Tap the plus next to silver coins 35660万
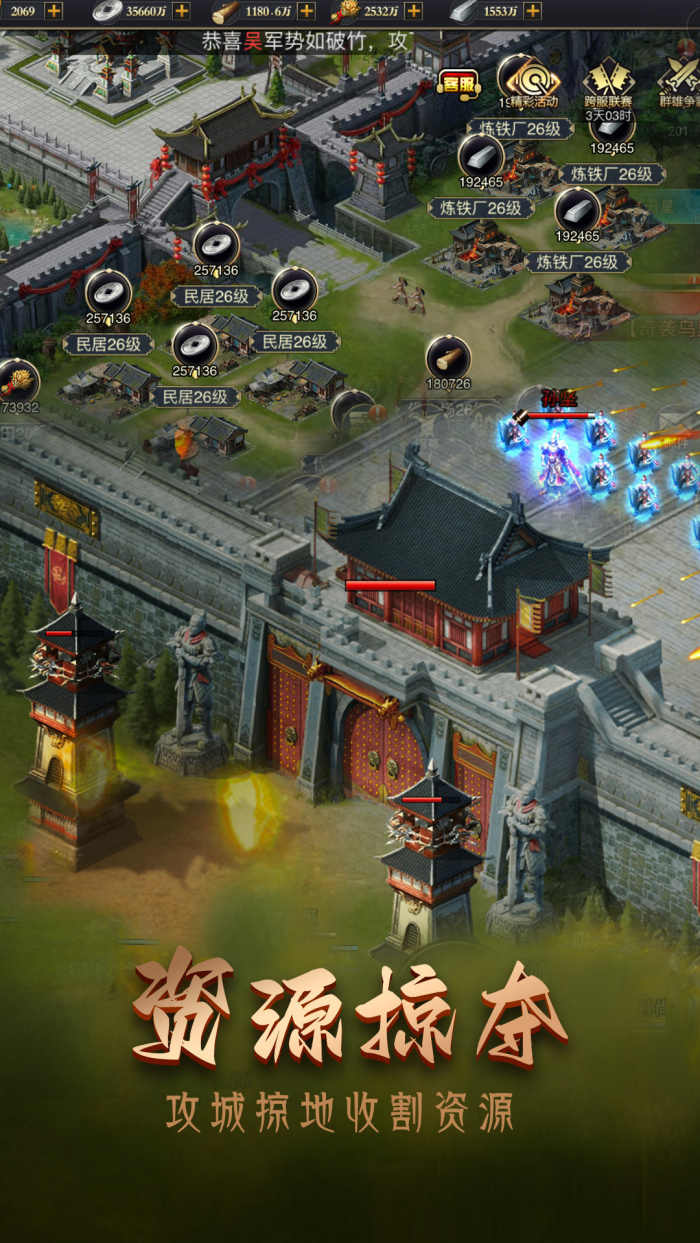The width and height of the screenshot is (700, 1243). (x=181, y=11)
